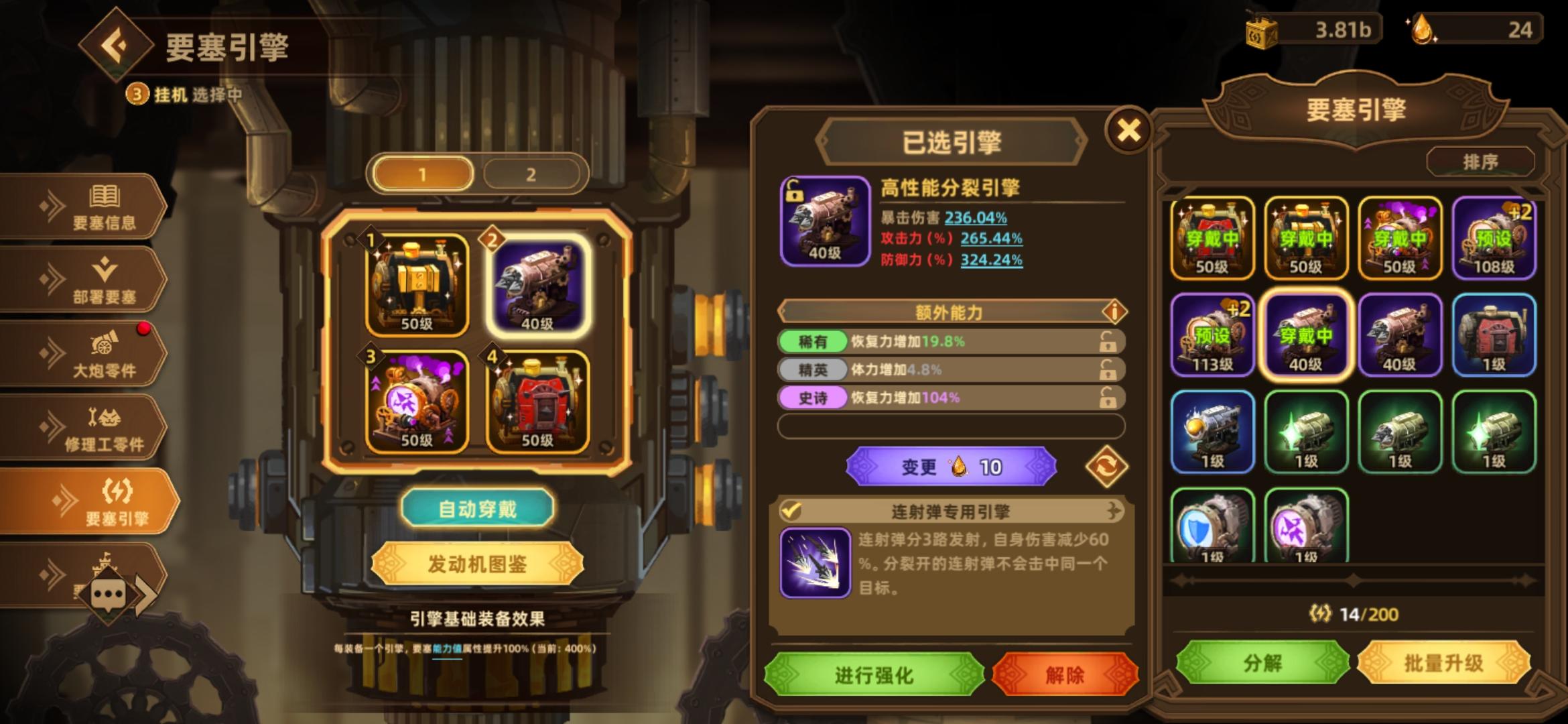The width and height of the screenshot is (1568, 724).
Task: Unlock the 史诗 ability lock toggle
Action: pyautogui.click(x=1106, y=398)
